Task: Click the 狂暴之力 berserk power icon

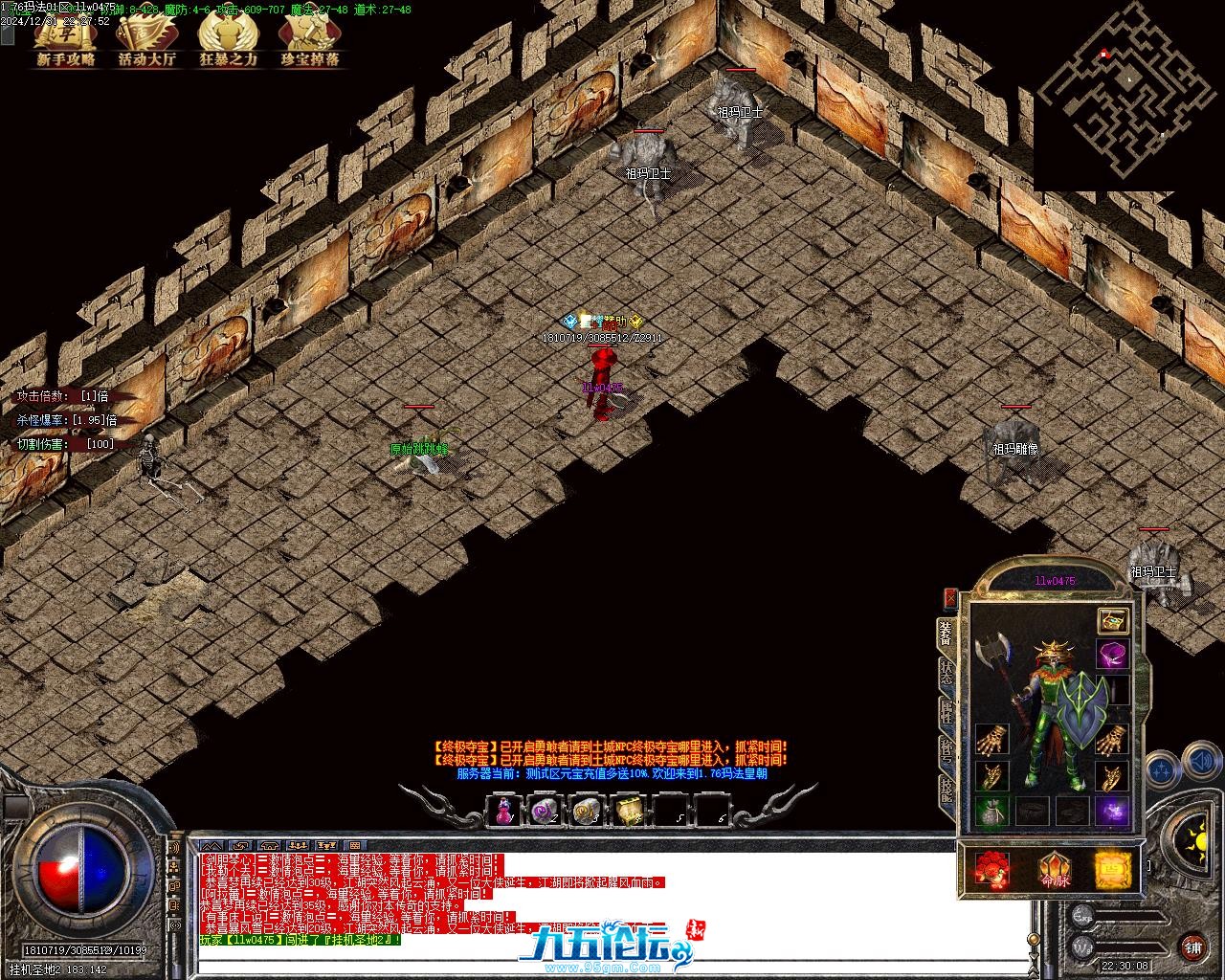Action: point(228,41)
